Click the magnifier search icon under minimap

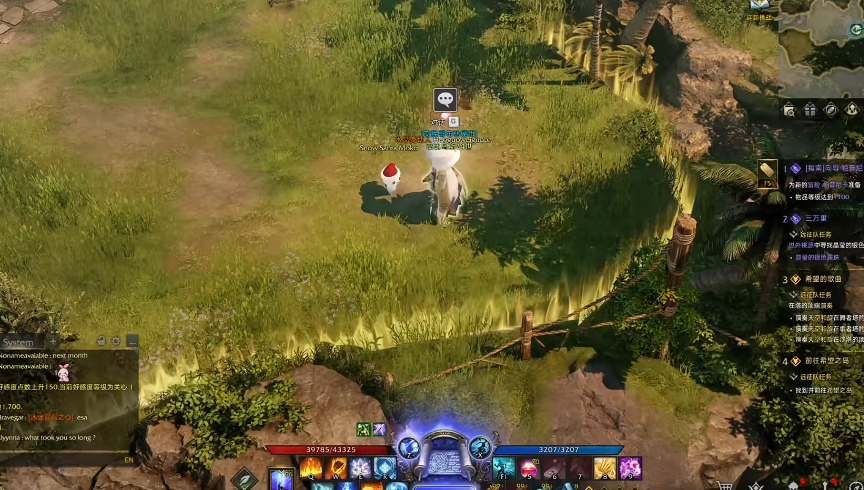pyautogui.click(x=789, y=109)
